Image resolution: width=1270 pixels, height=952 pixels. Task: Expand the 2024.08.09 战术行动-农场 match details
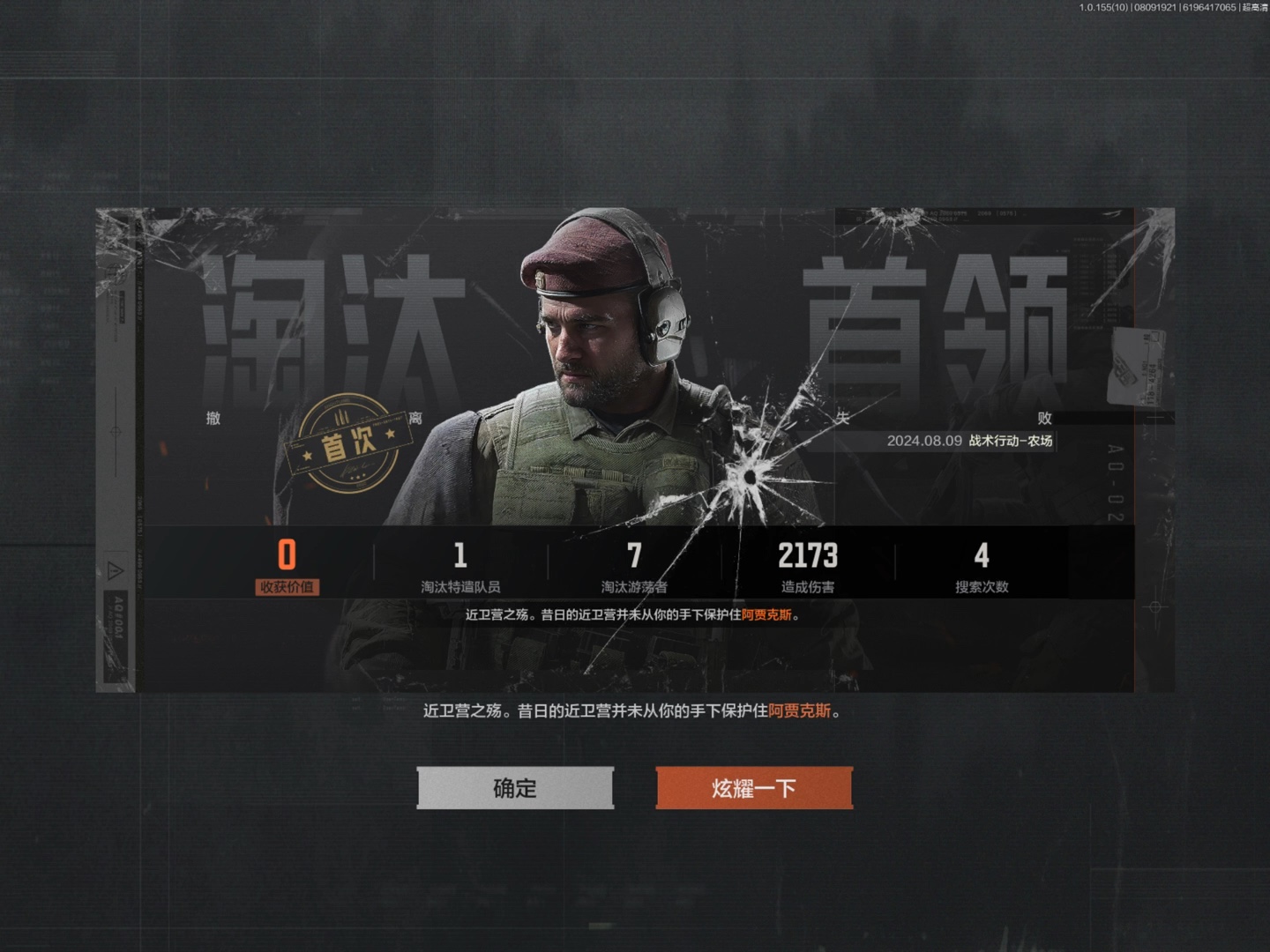point(972,442)
